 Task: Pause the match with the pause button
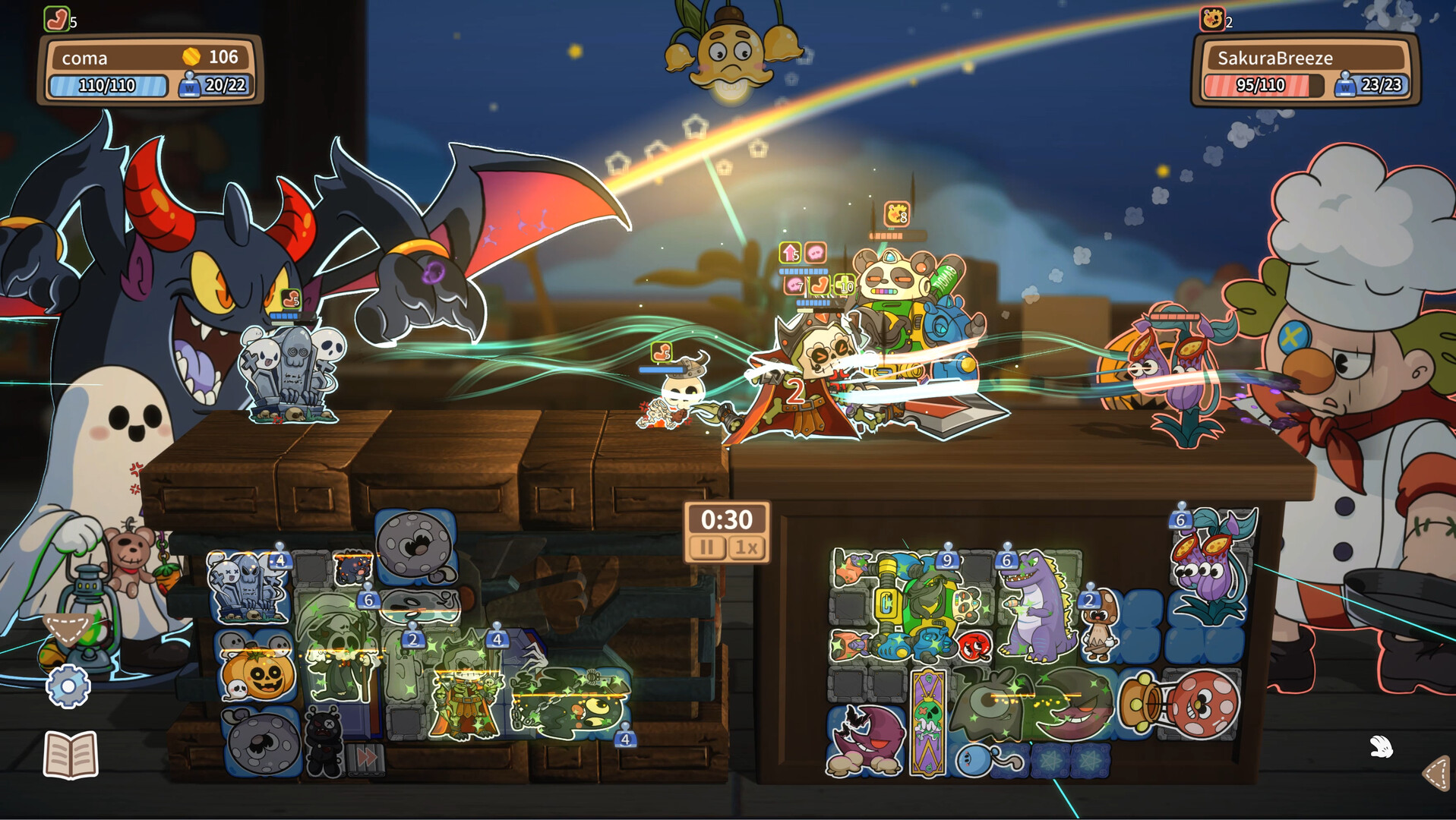706,548
